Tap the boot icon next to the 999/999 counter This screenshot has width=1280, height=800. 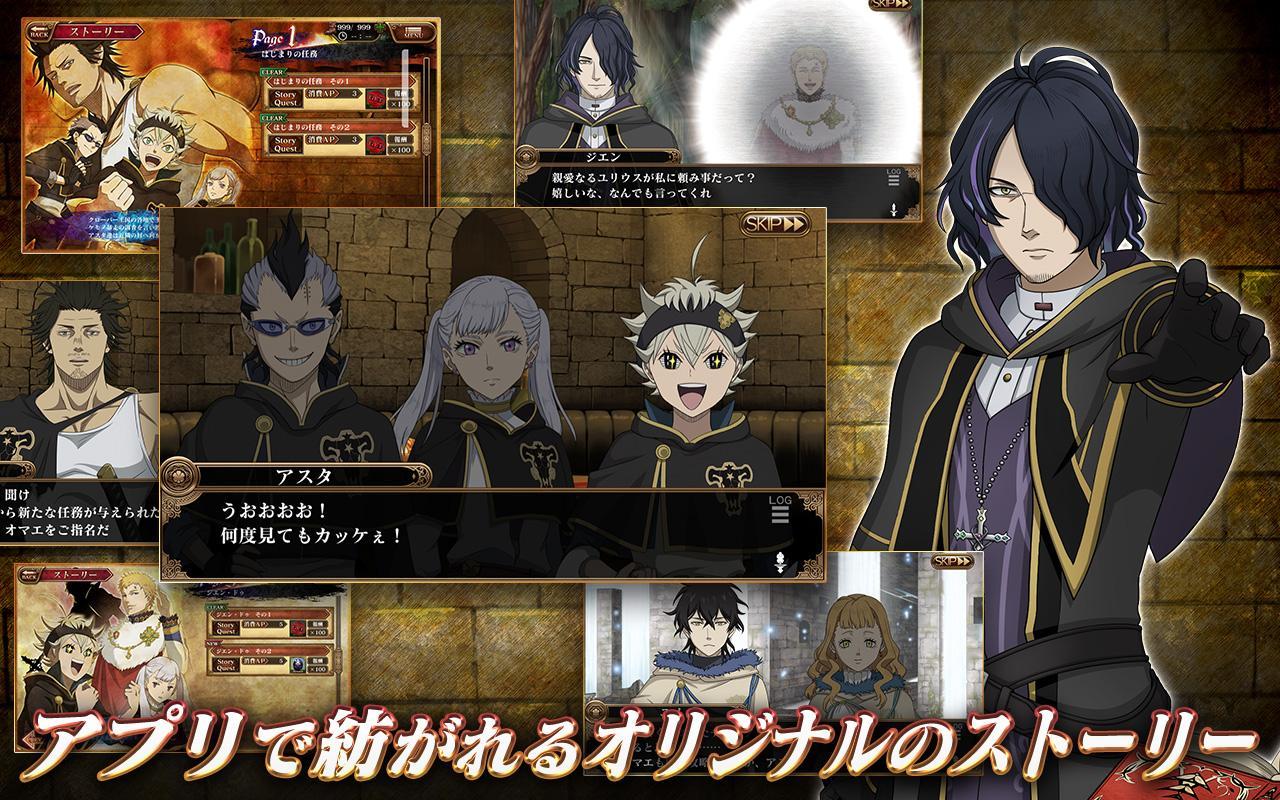[x=330, y=28]
